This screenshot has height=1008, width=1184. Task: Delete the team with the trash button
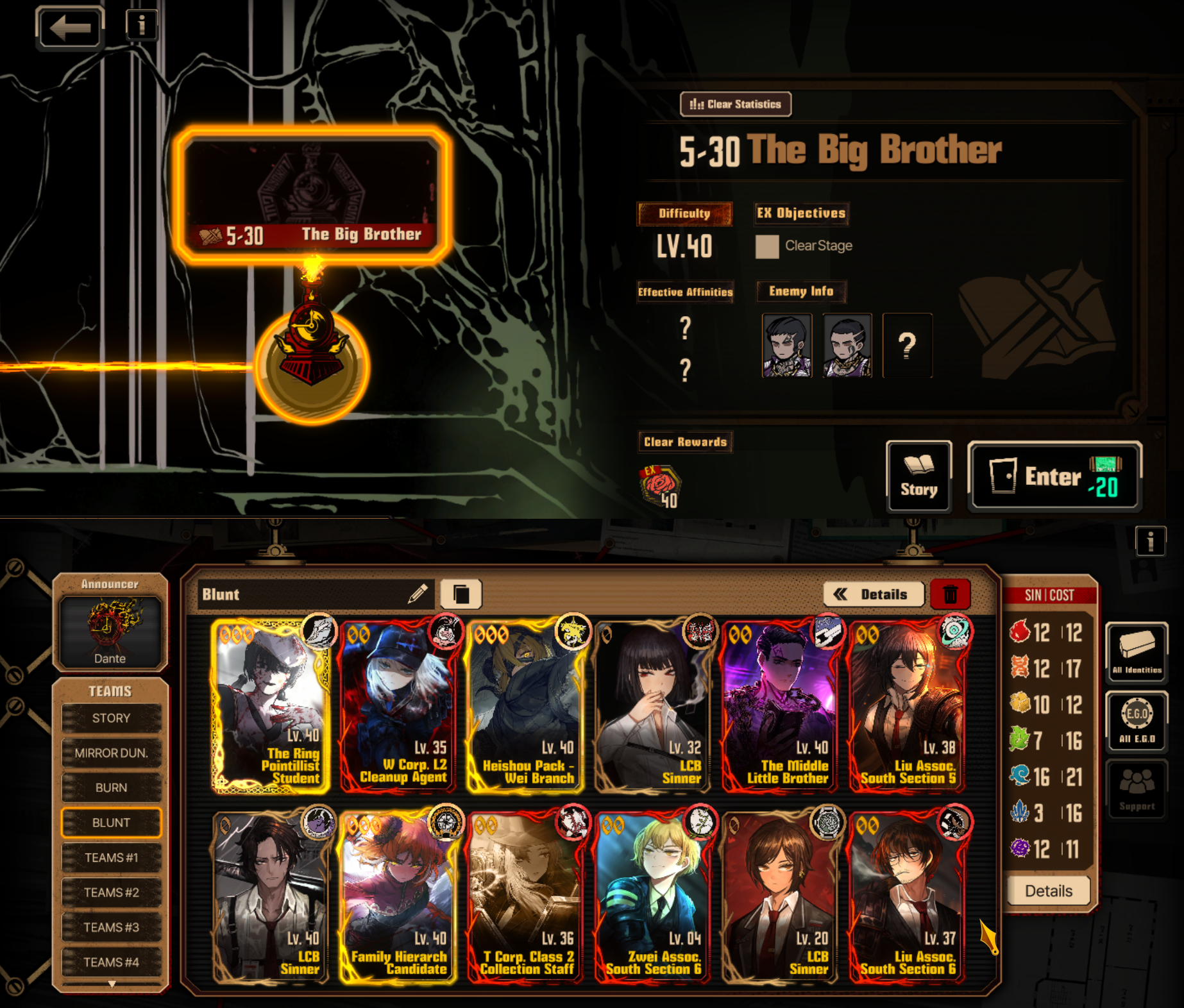(950, 594)
